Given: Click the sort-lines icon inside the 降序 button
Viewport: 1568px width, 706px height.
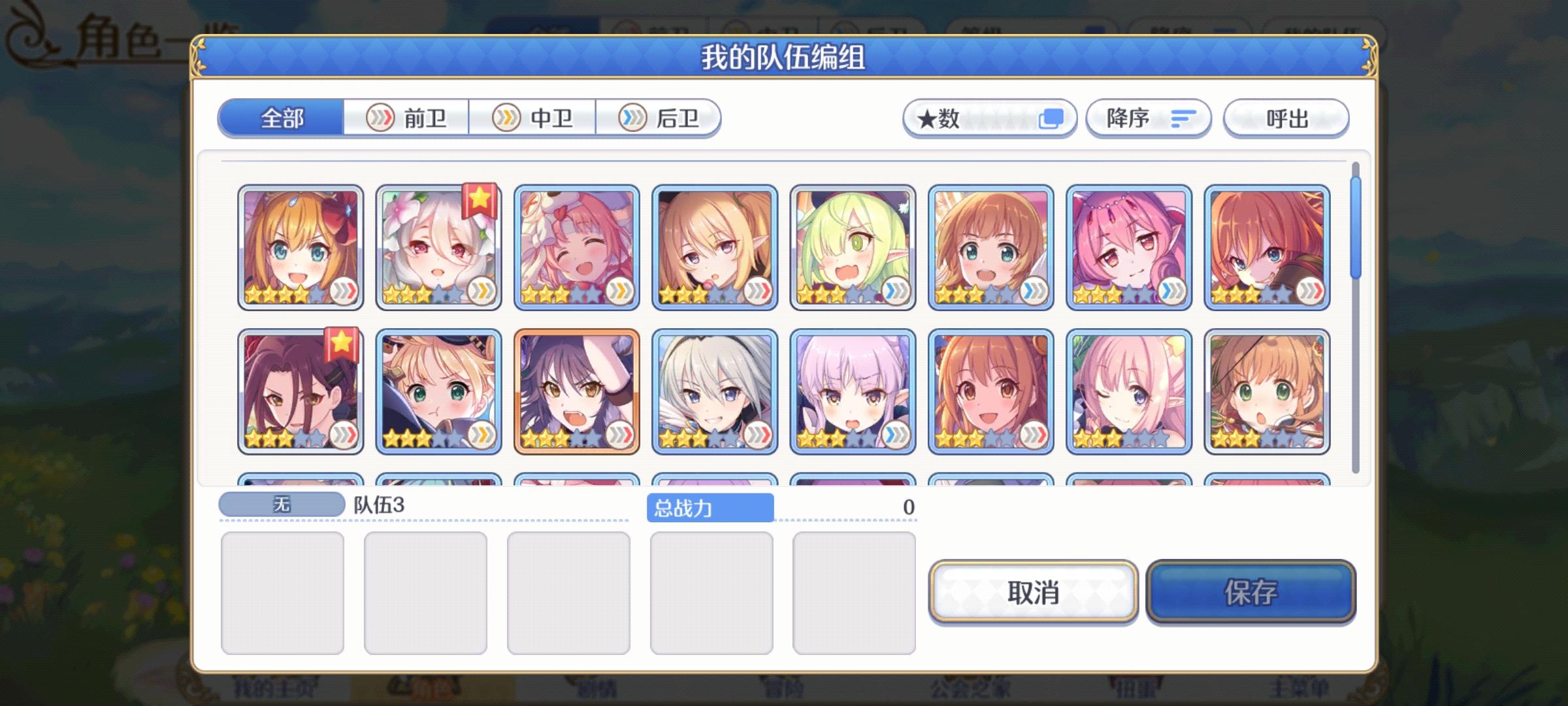Looking at the screenshot, I should [1183, 118].
